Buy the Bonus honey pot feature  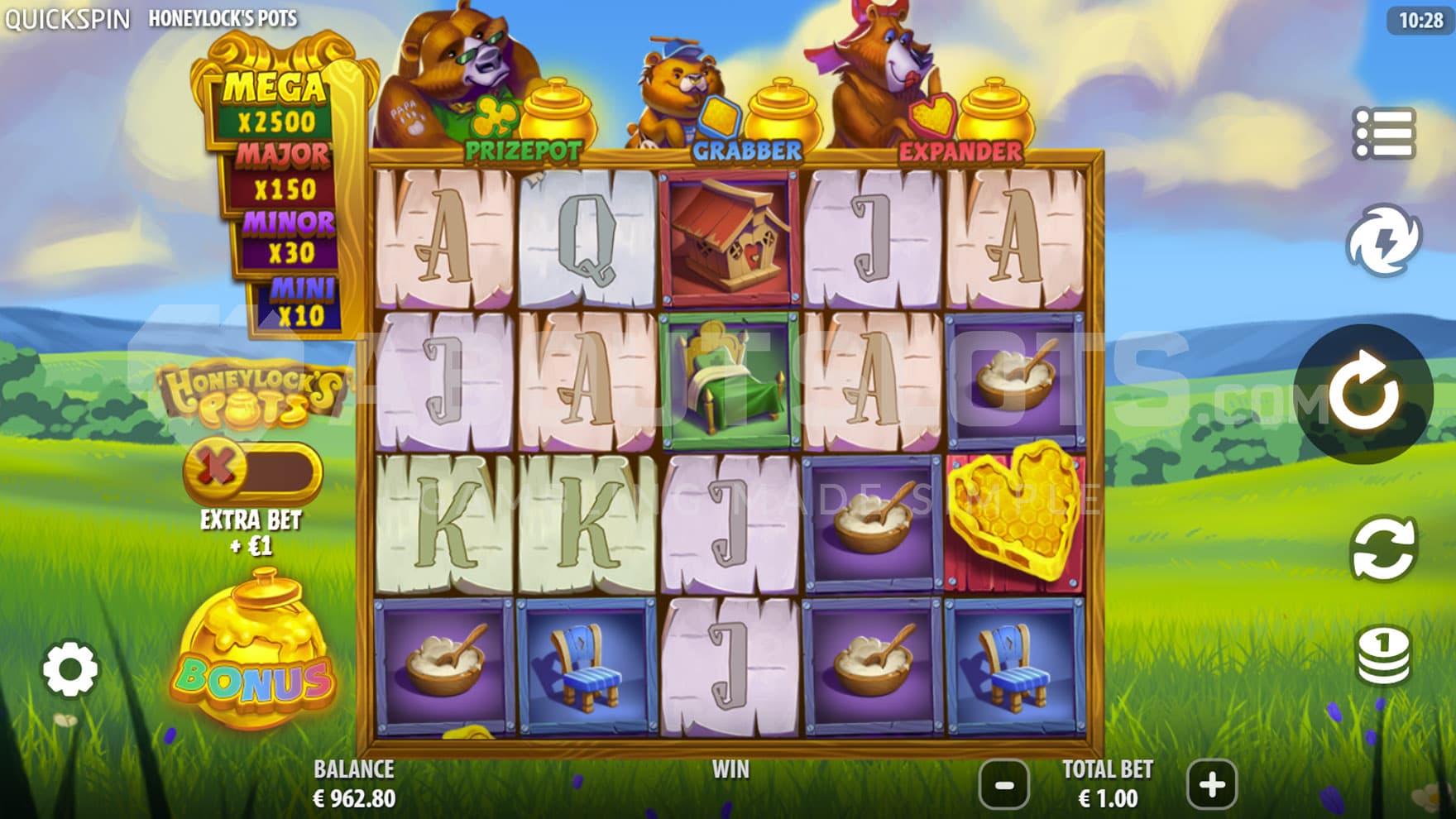(x=255, y=654)
